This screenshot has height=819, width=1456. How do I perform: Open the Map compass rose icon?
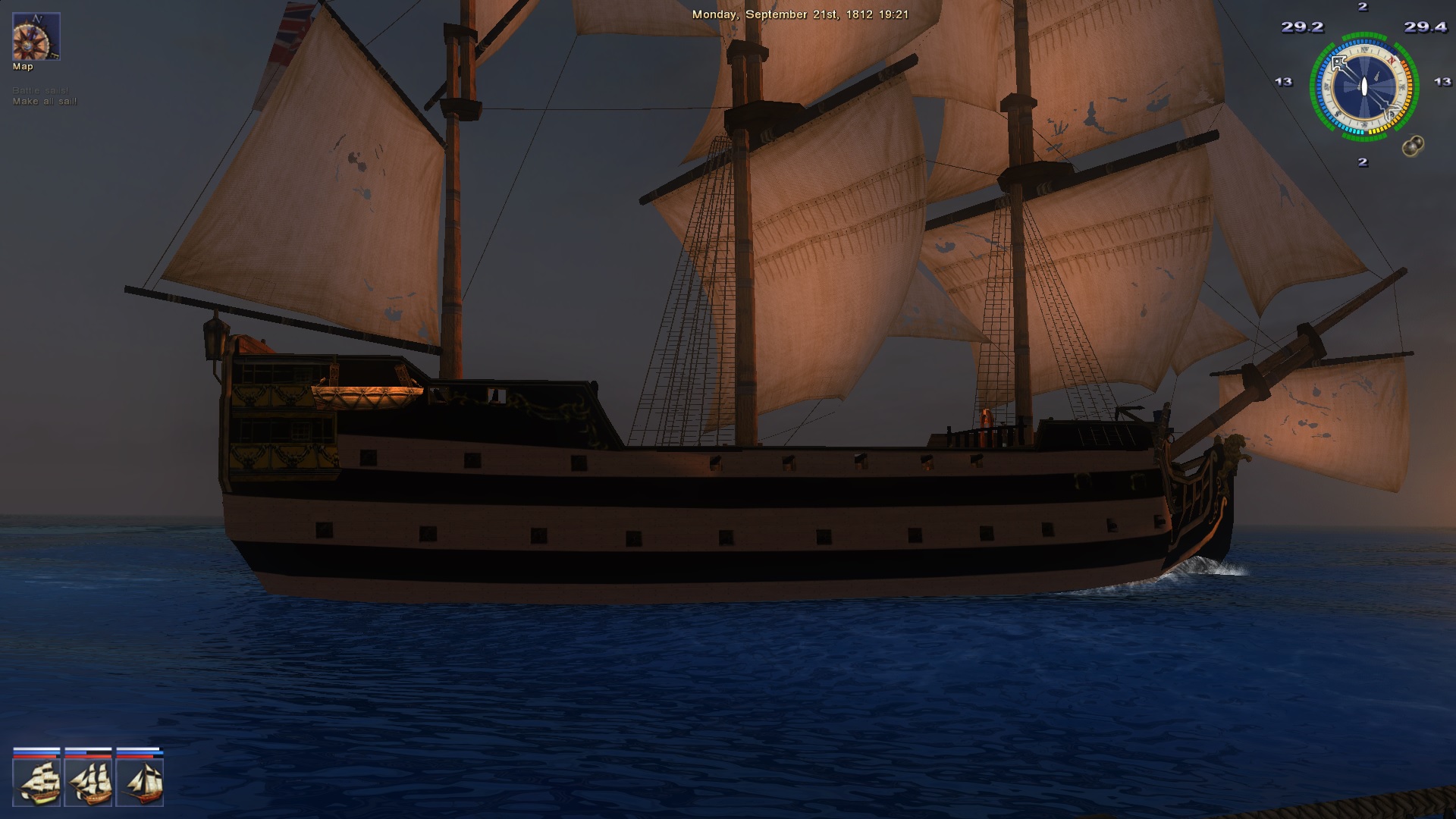36,36
